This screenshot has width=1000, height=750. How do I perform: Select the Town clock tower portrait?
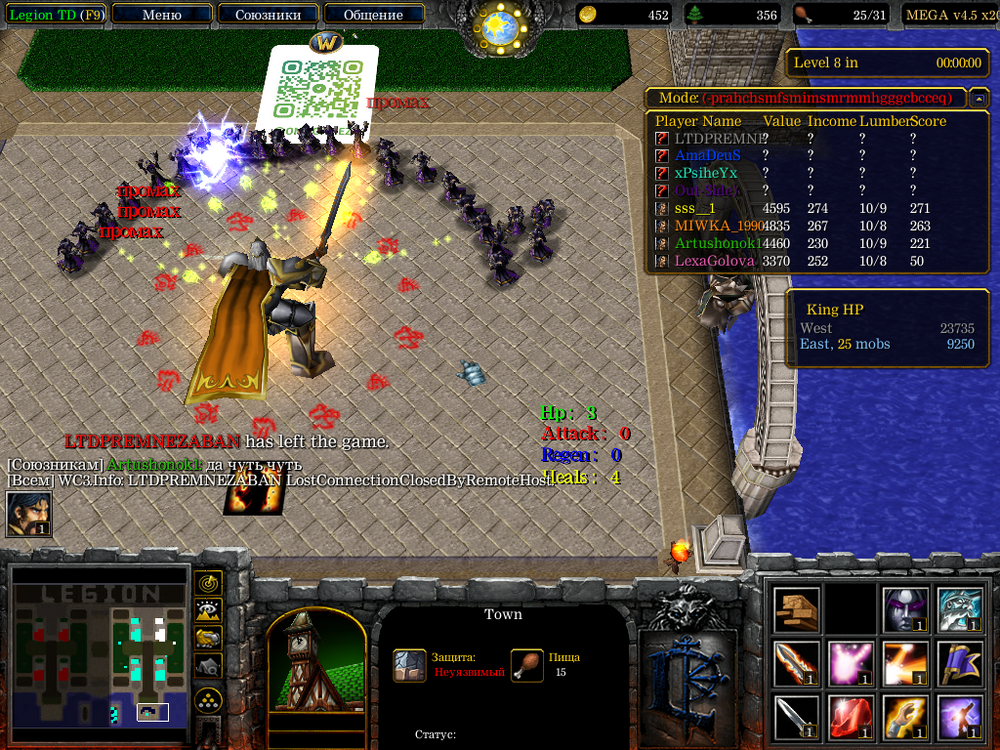point(316,660)
